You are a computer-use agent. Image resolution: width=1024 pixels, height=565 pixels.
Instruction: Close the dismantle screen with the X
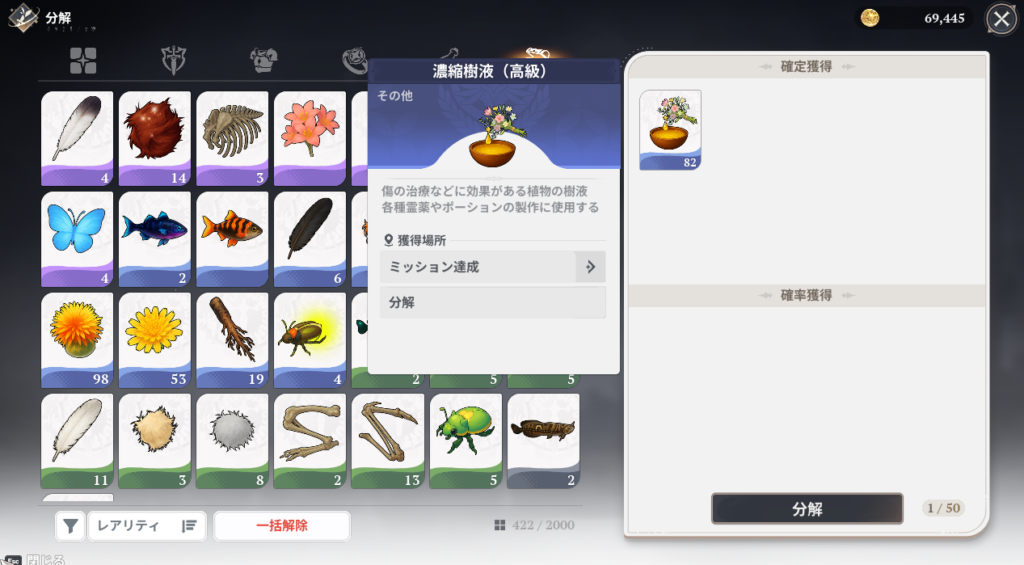pos(1001,19)
